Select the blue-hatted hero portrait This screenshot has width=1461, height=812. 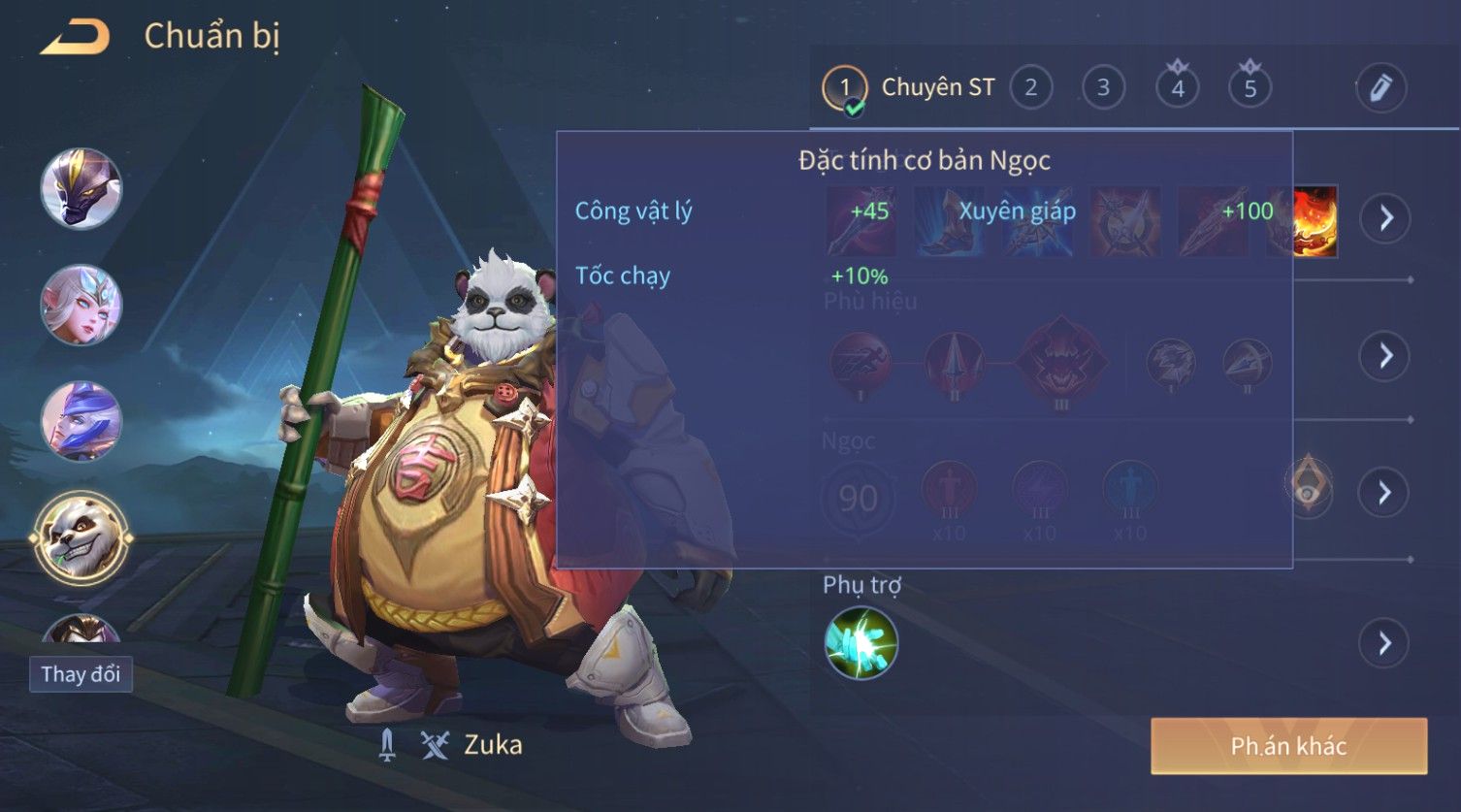coord(81,421)
